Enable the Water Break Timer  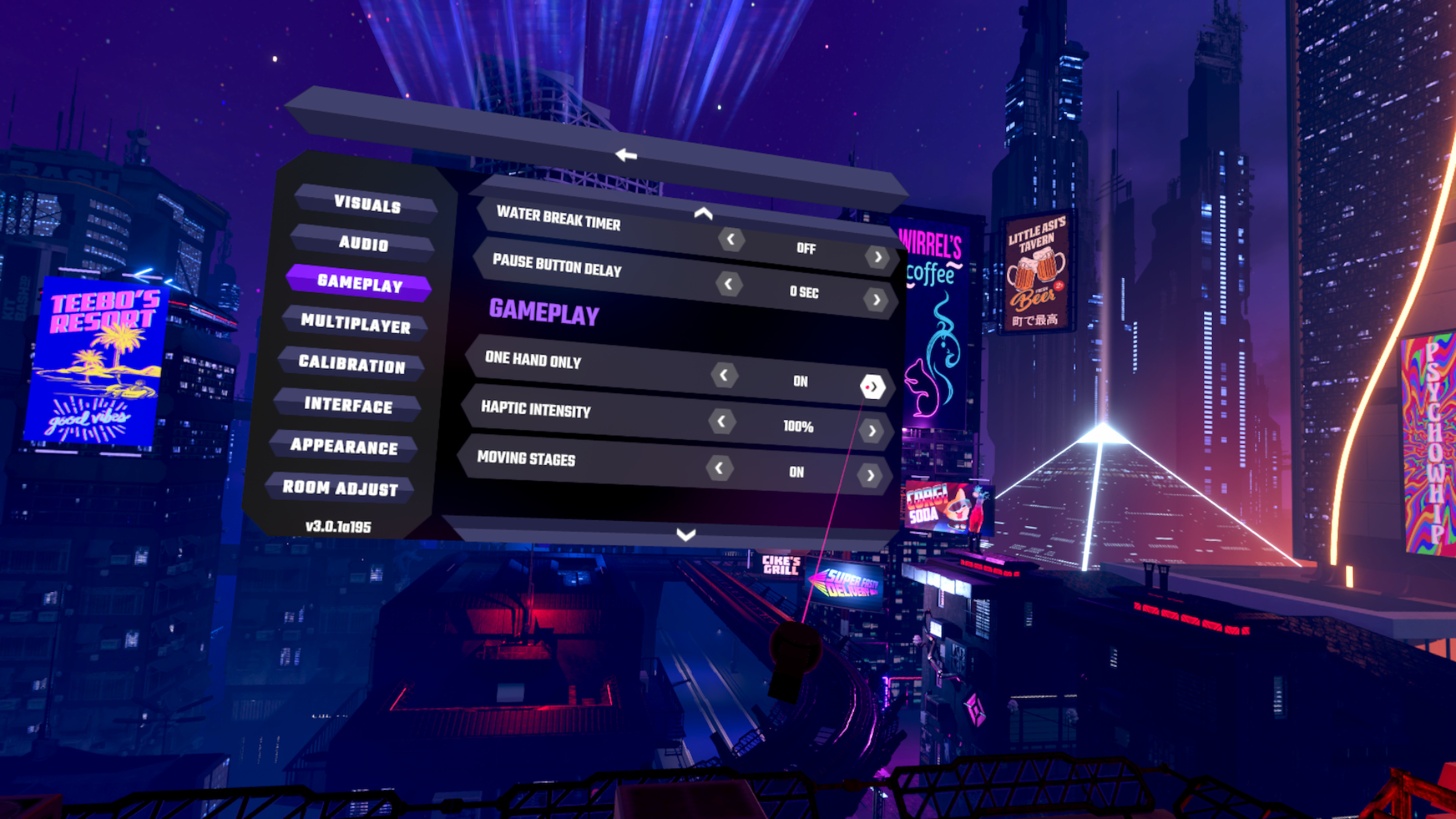(x=879, y=257)
